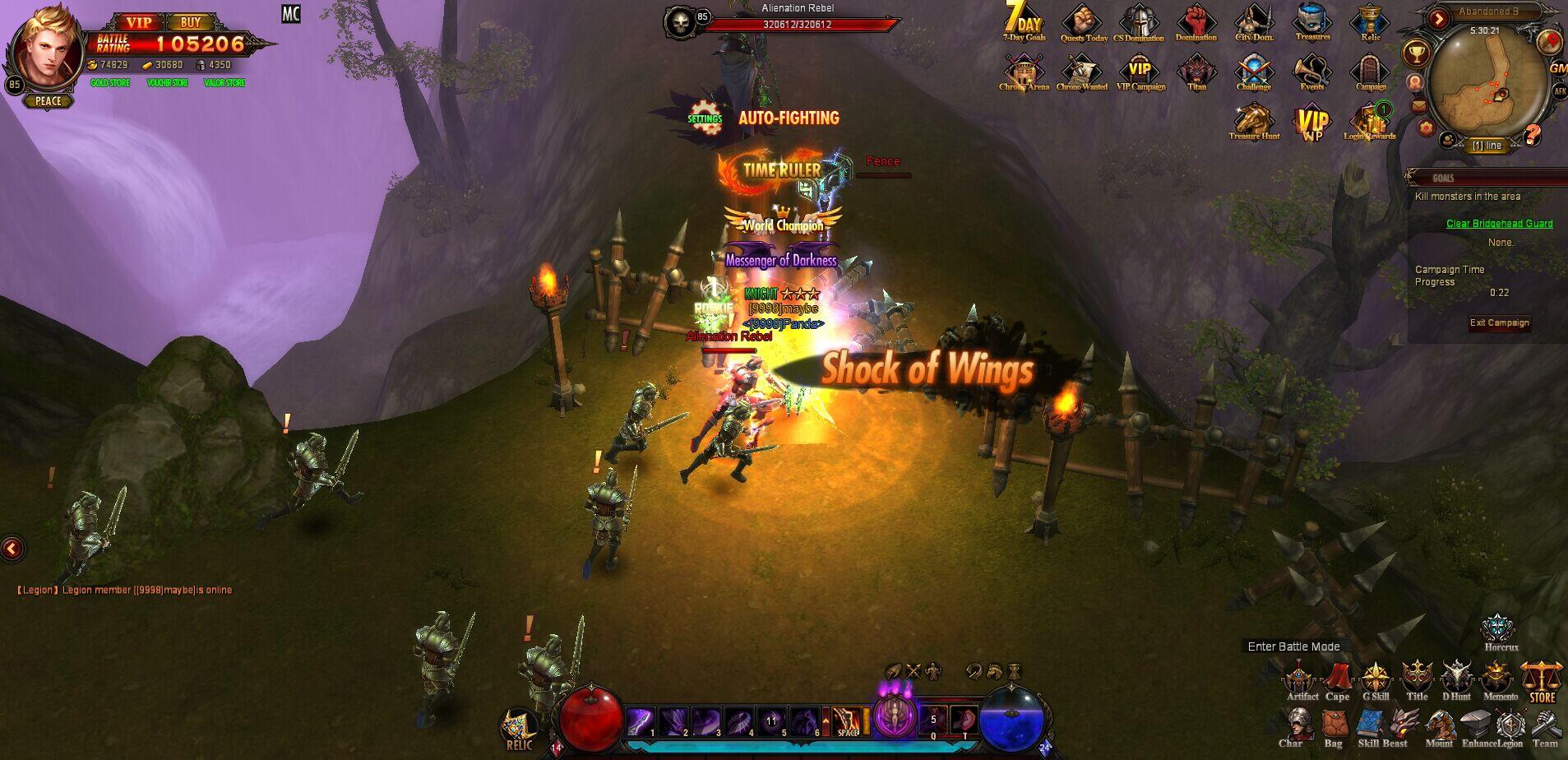Click the Clear Bridgehead Guard link
1568x760 pixels.
point(1498,223)
